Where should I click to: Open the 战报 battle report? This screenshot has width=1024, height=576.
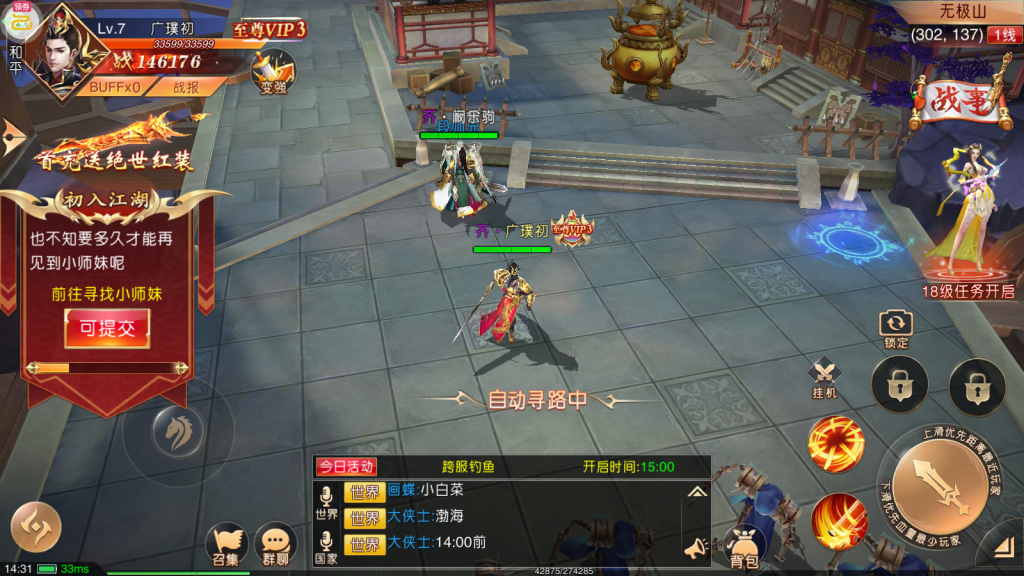pyautogui.click(x=186, y=87)
